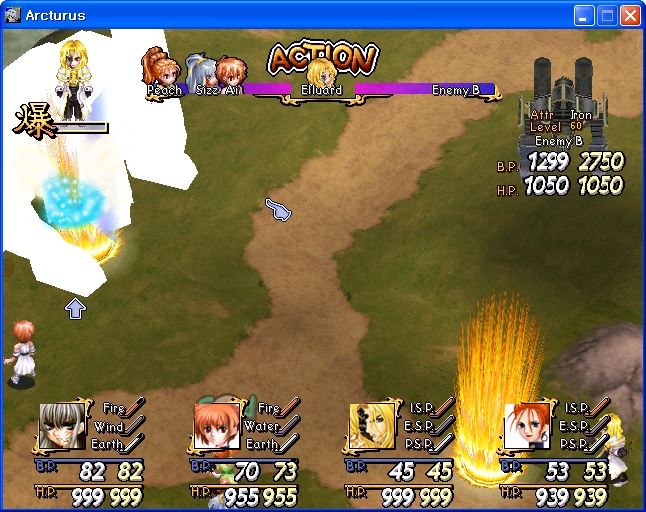Viewport: 646px width, 512px height.
Task: Choose the blonde character portrait panel
Action: click(x=372, y=426)
